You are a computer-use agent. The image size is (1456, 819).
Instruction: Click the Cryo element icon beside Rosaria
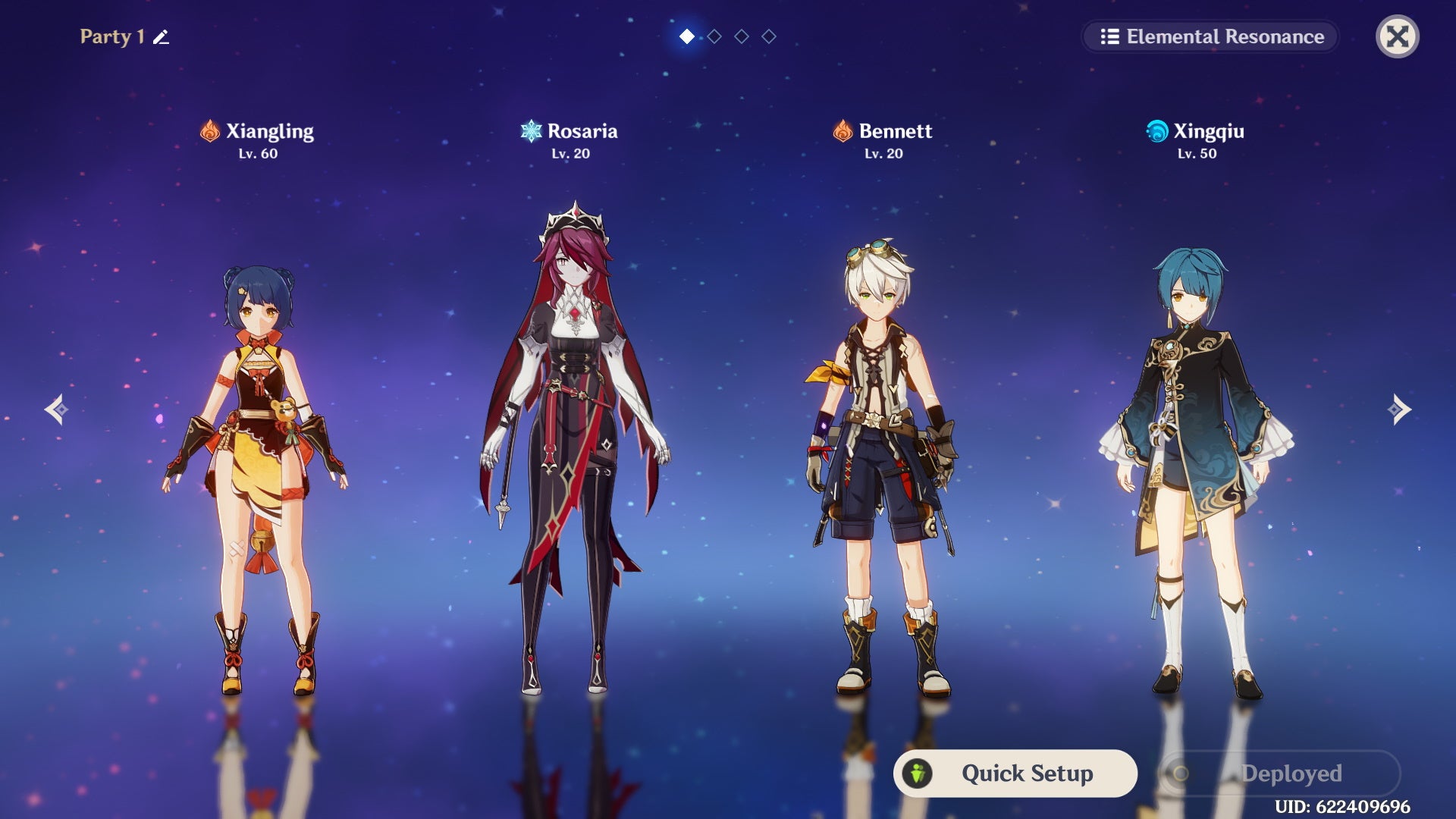tap(531, 130)
